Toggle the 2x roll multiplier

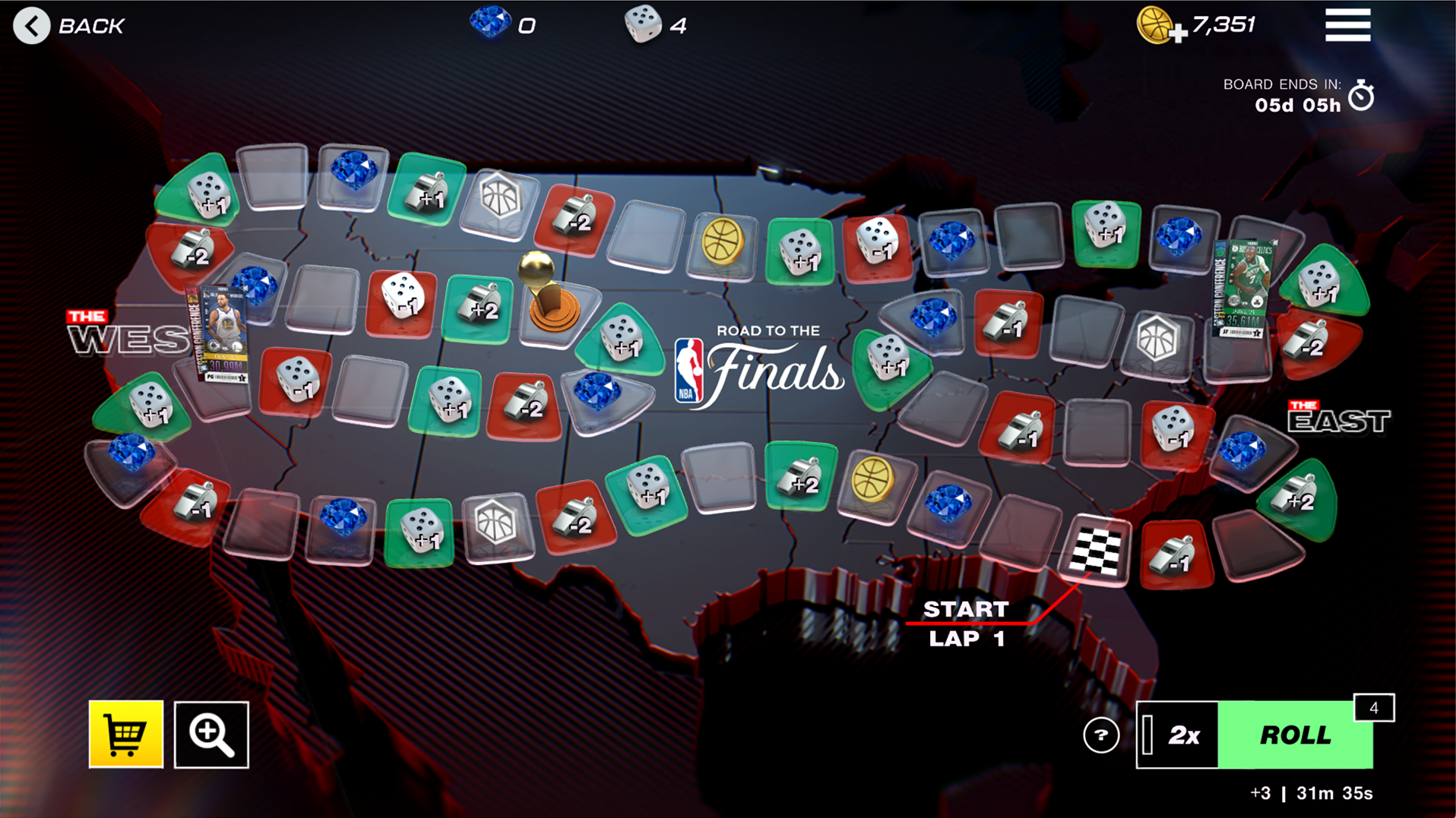click(x=1182, y=734)
